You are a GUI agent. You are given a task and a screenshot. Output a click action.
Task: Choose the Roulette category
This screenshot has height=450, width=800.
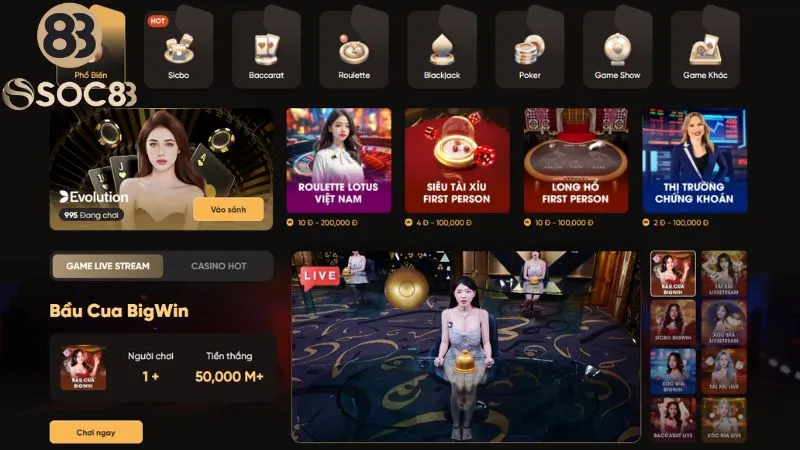pos(354,50)
